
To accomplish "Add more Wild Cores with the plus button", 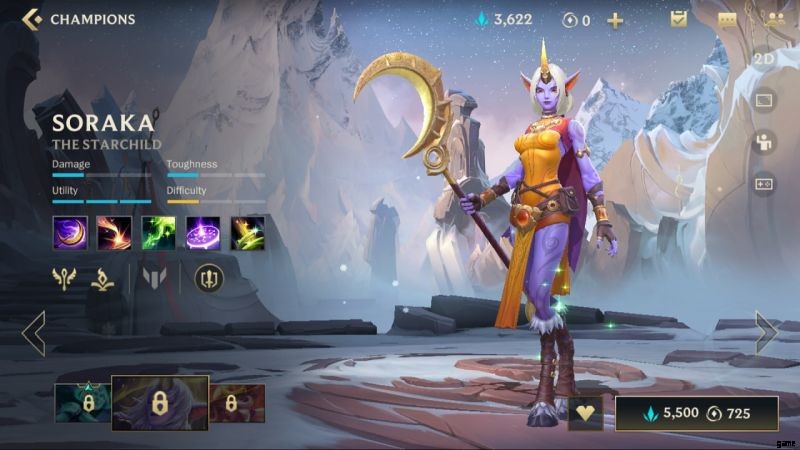I will [x=615, y=20].
